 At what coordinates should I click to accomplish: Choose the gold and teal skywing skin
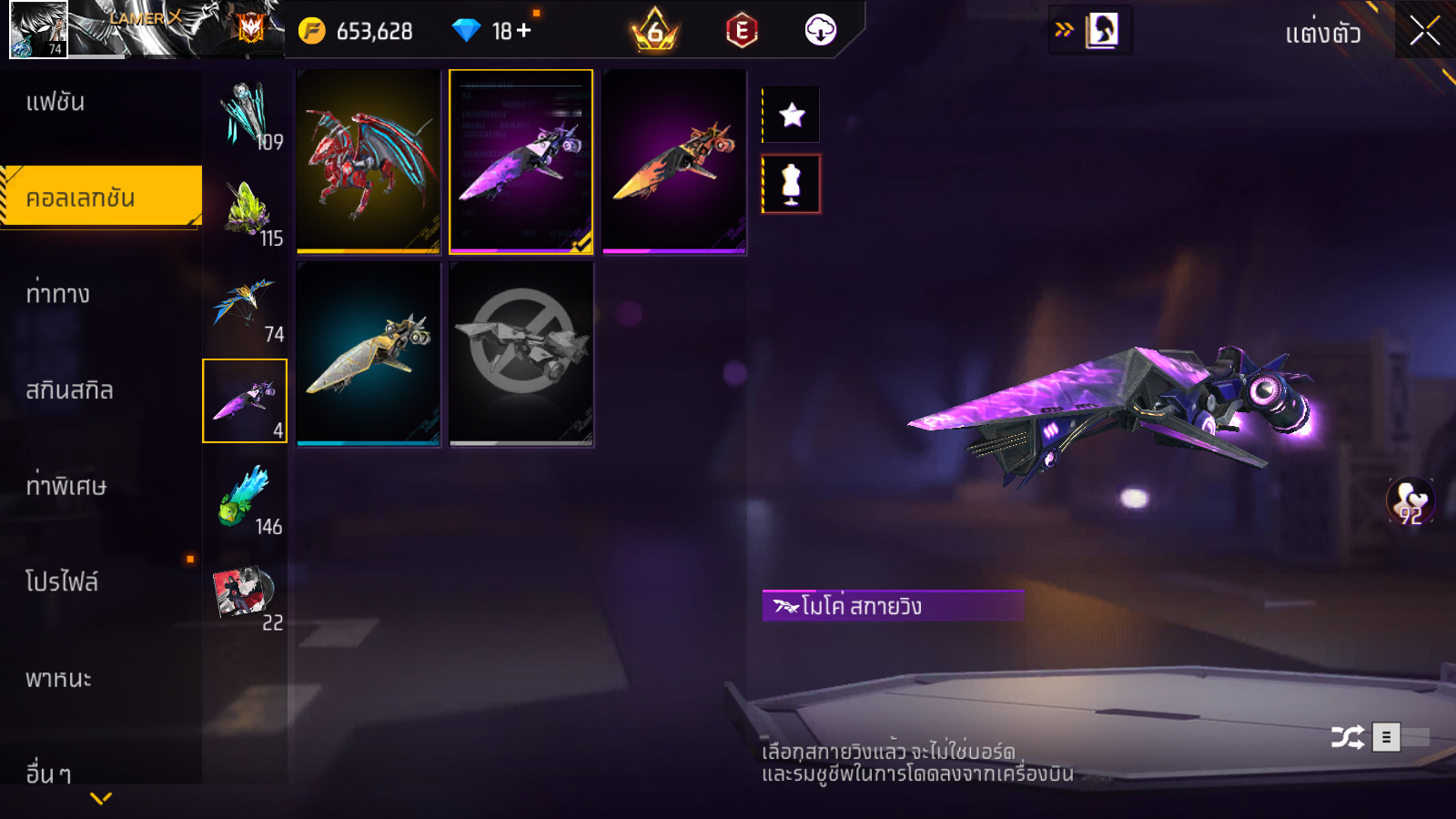coord(369,354)
